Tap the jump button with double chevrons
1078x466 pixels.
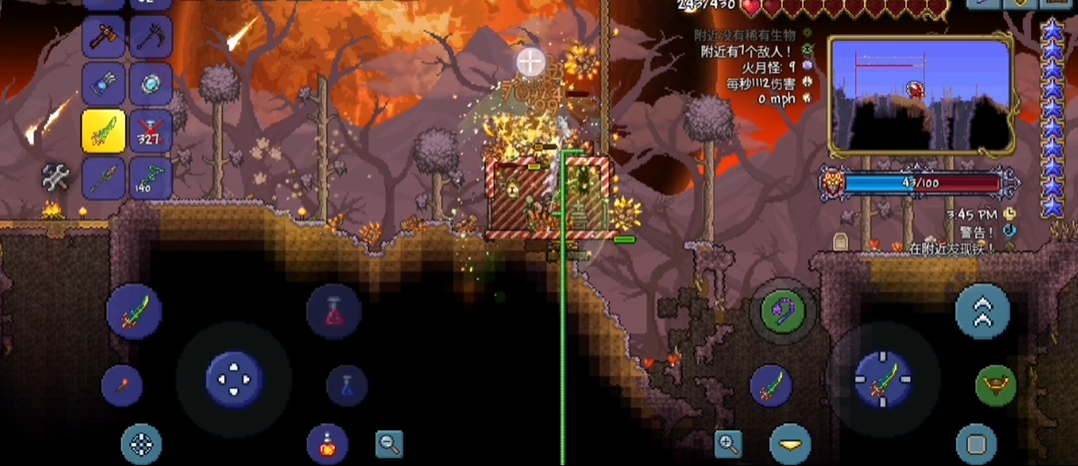pyautogui.click(x=982, y=312)
